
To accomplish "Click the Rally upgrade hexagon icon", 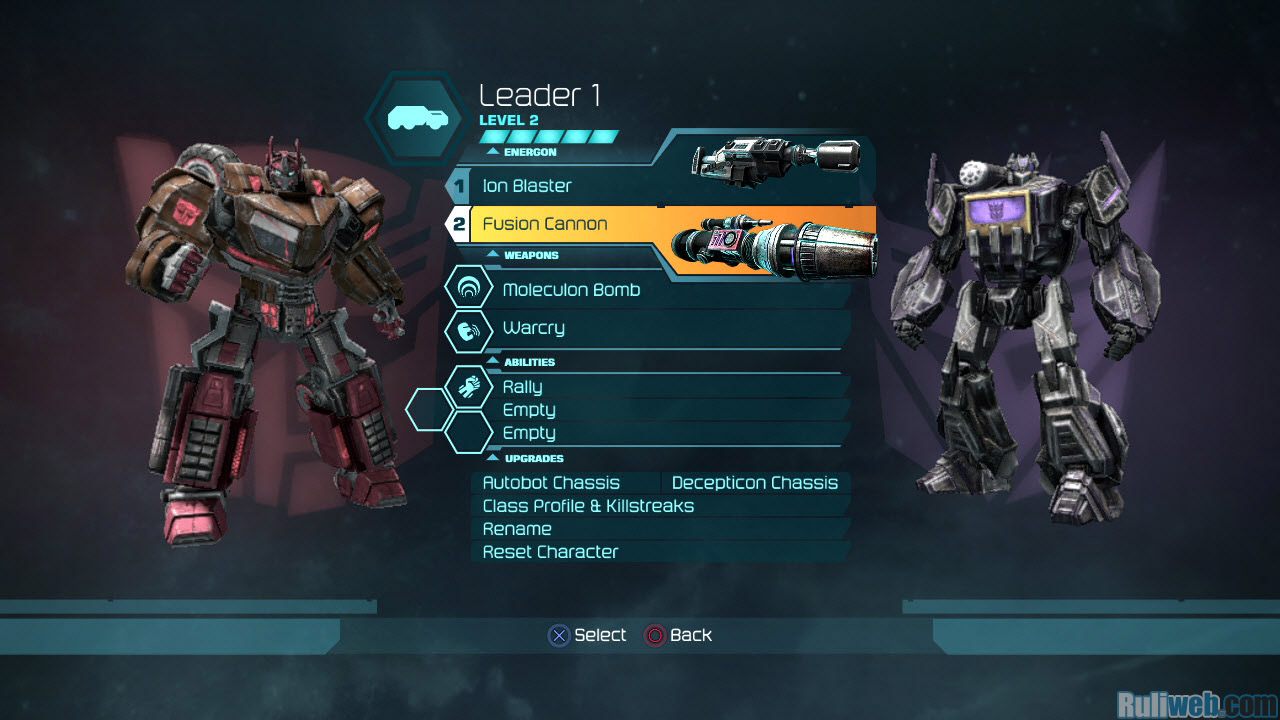I will [x=468, y=385].
